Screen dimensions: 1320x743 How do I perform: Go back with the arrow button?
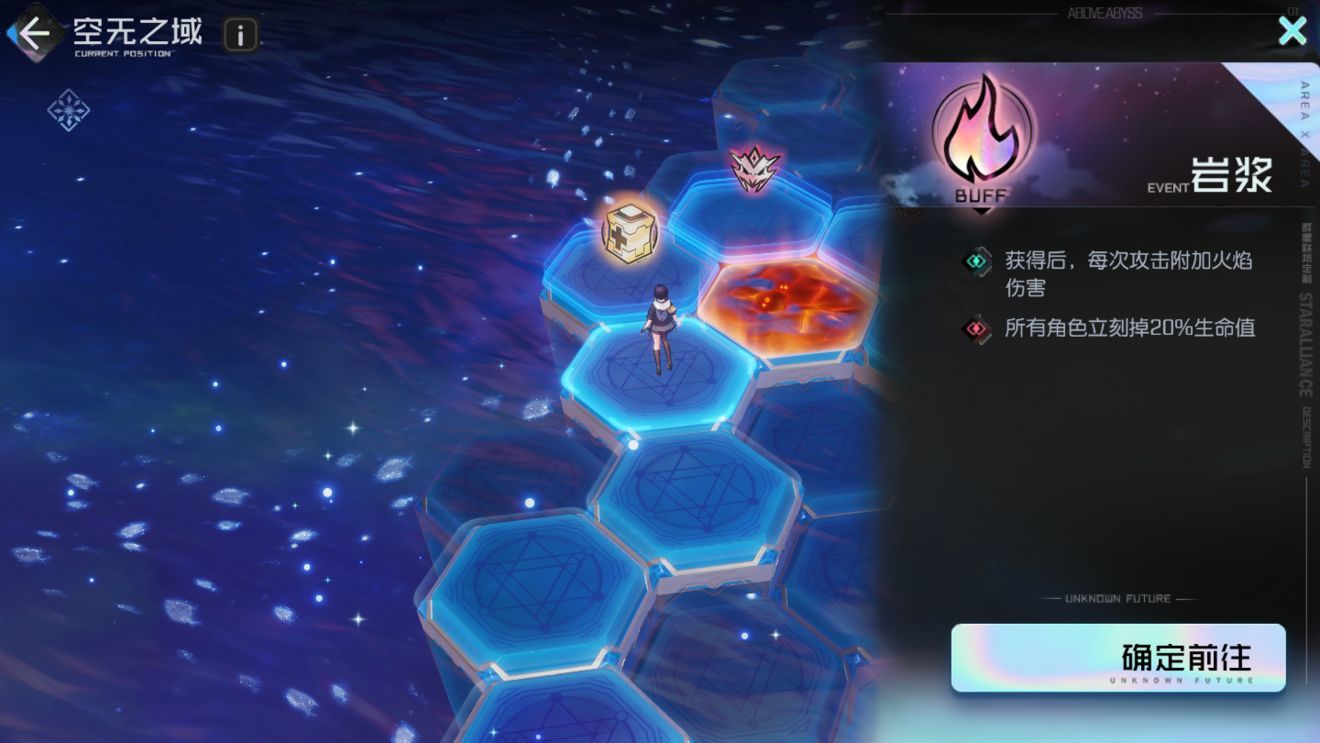pyautogui.click(x=34, y=34)
